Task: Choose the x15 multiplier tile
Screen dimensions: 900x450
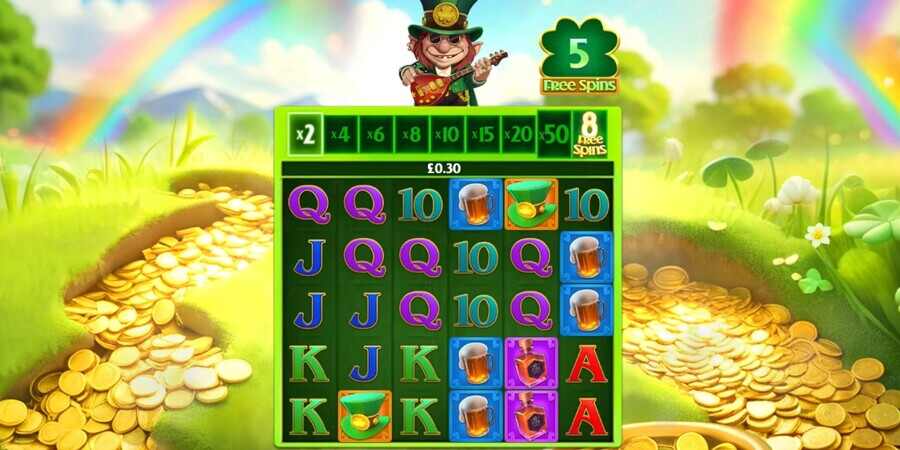Action: point(482,134)
